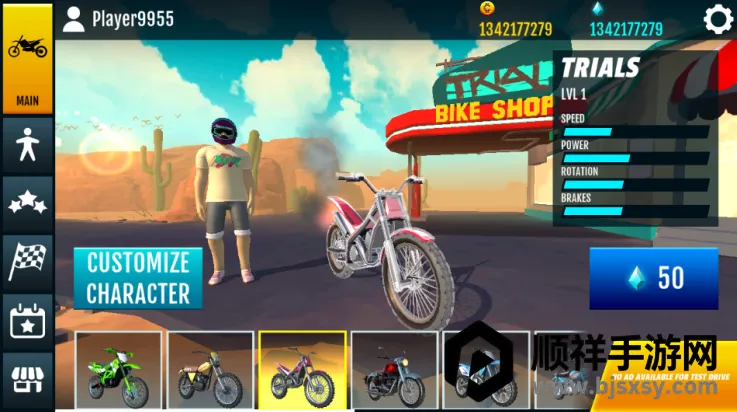Switch to the three stars tab
Screen dimensions: 737x412
[x=27, y=203]
